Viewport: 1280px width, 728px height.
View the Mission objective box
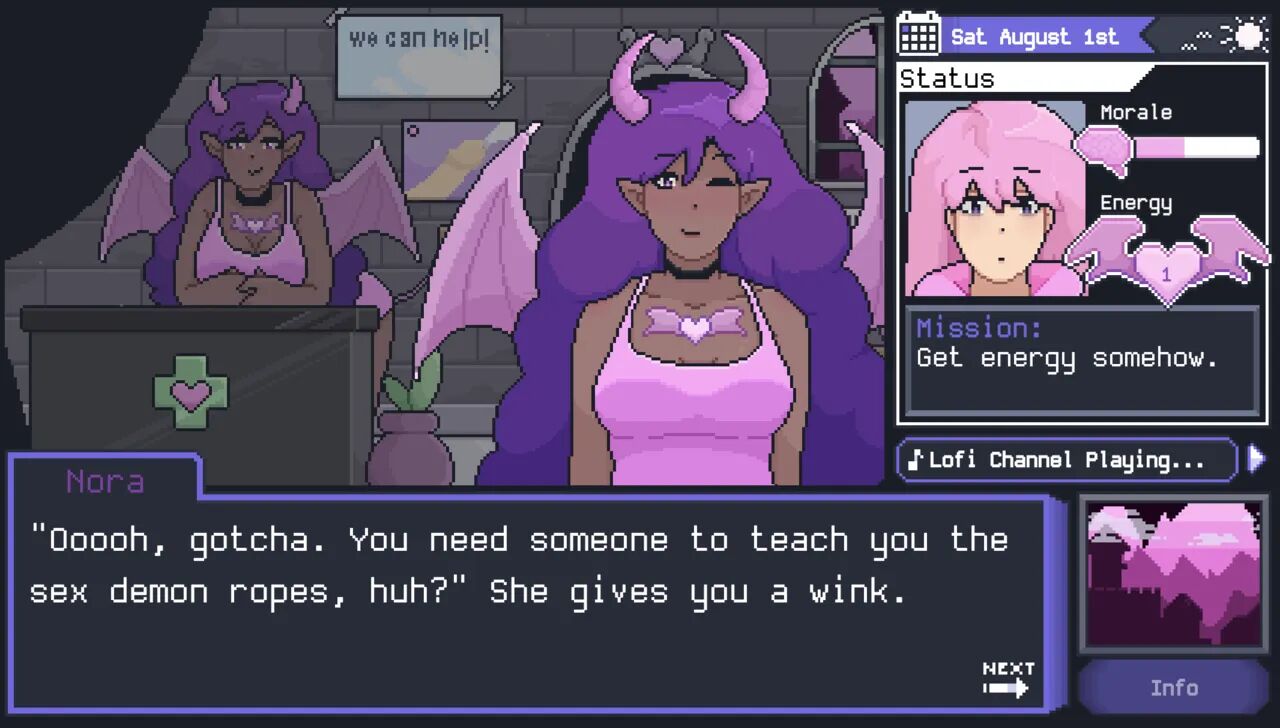click(1081, 360)
